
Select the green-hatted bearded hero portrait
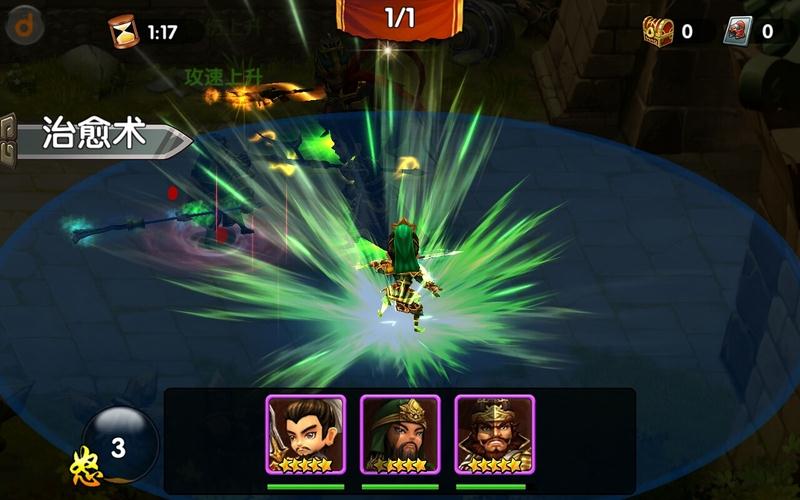pos(400,434)
